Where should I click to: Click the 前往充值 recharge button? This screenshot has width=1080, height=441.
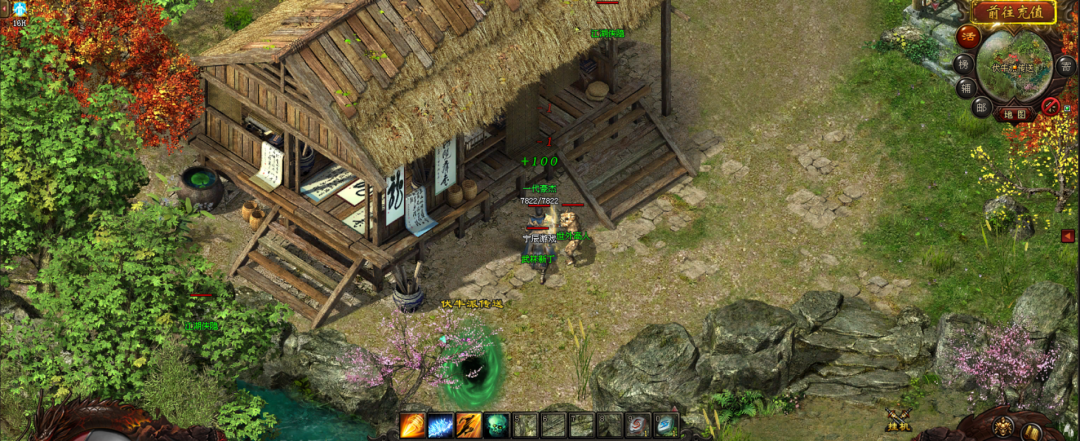click(1013, 12)
